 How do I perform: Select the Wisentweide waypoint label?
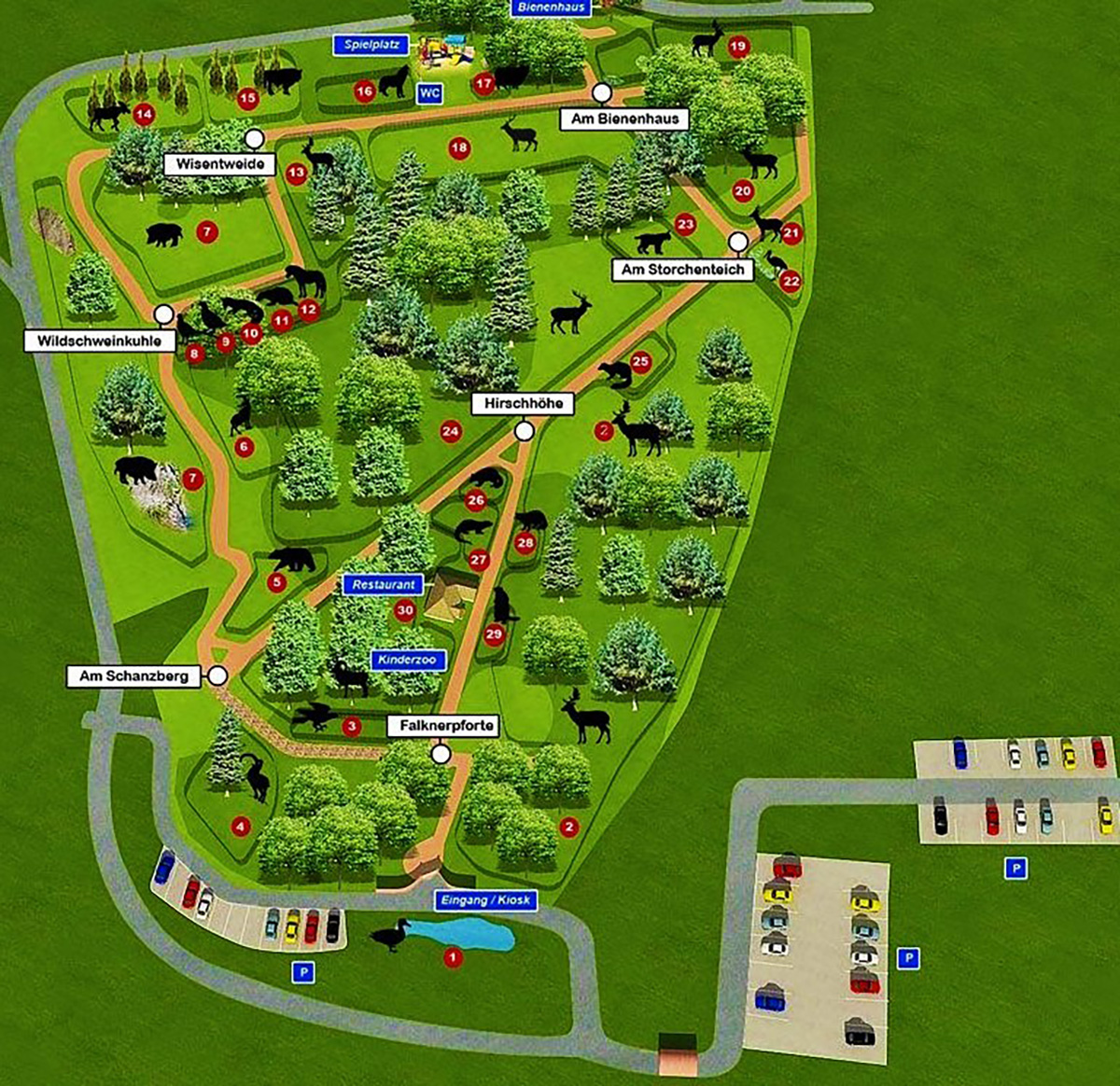(x=220, y=164)
